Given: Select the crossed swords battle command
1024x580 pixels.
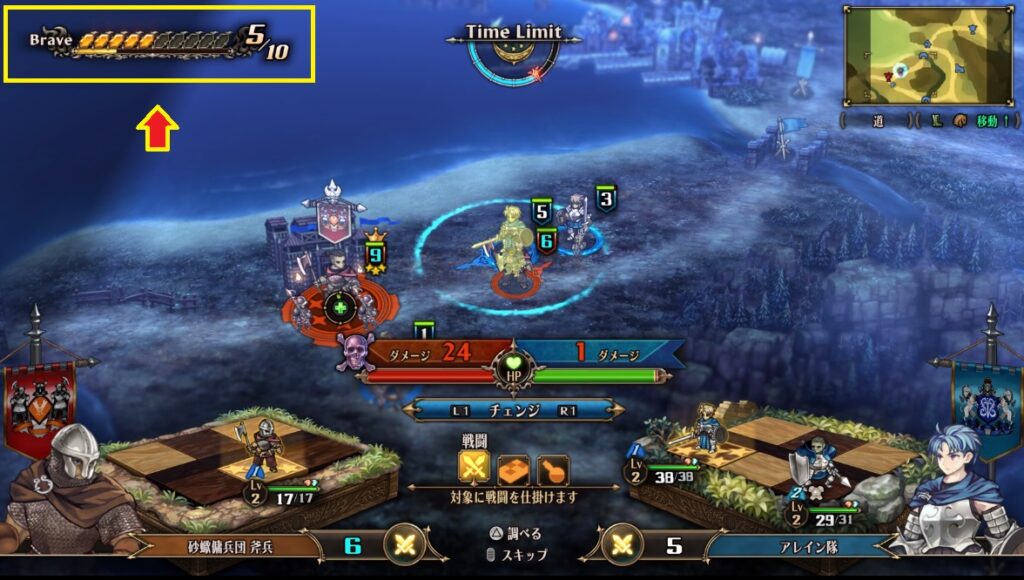Looking at the screenshot, I should [x=474, y=467].
